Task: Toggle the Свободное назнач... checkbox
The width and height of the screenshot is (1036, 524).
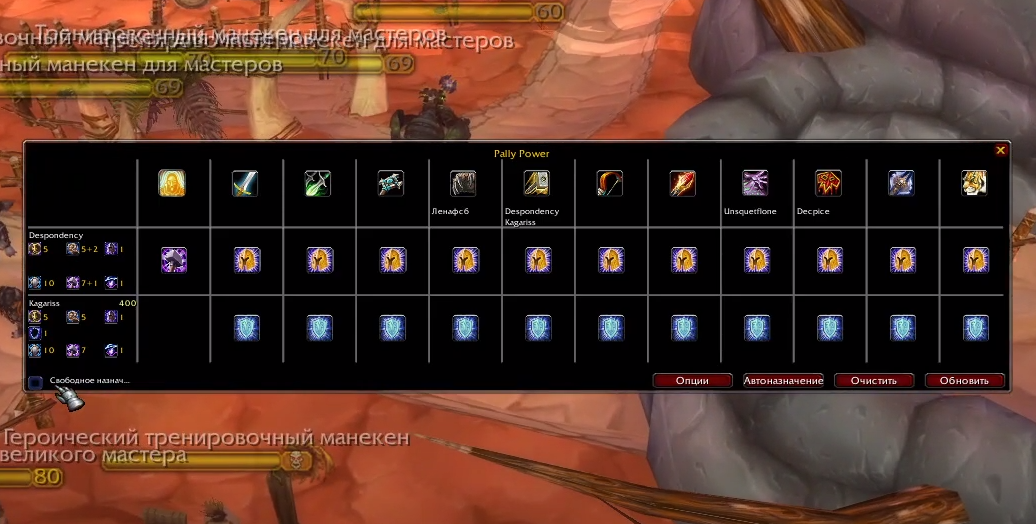Action: [36, 381]
